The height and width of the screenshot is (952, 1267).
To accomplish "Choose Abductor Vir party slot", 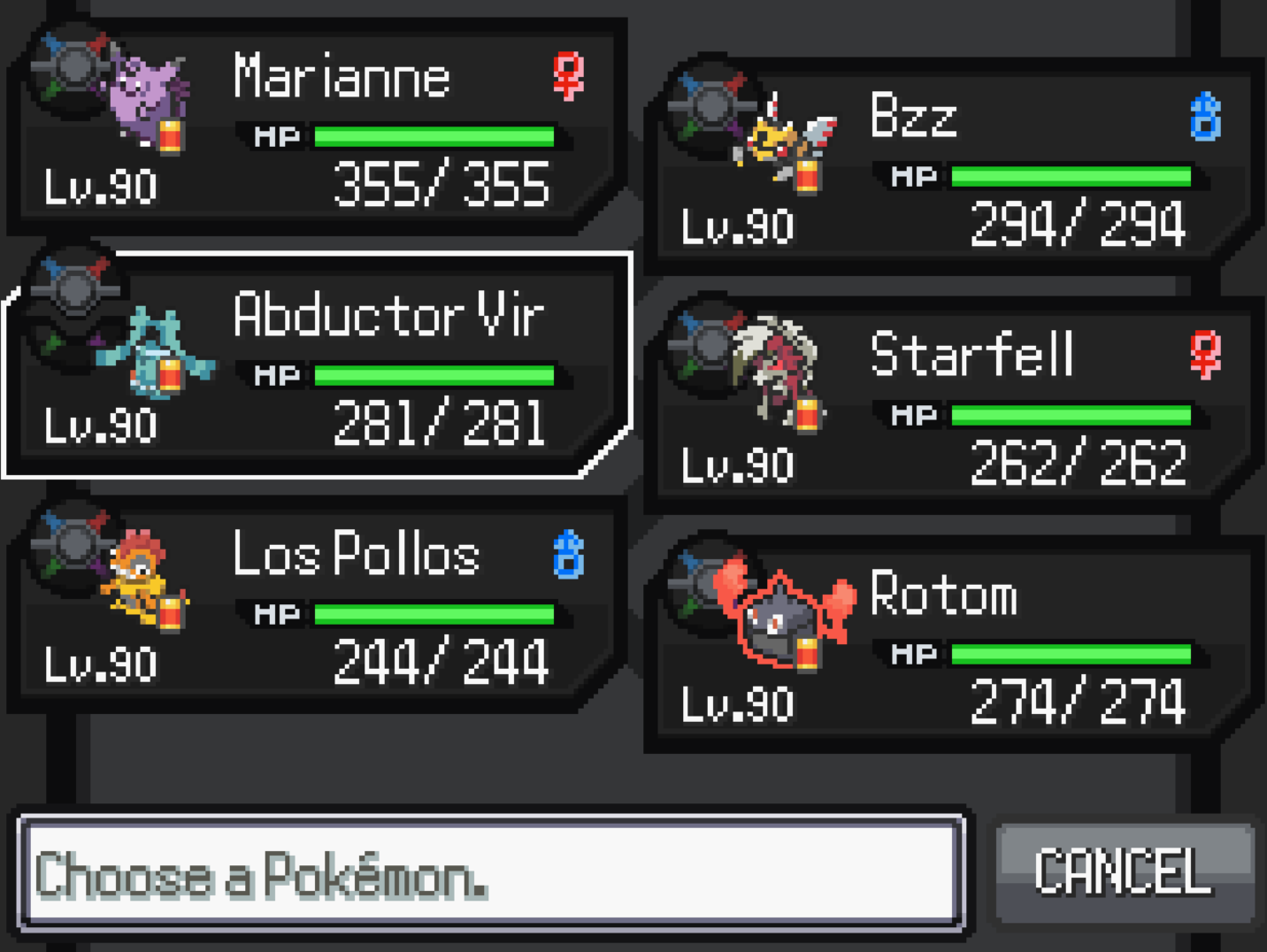I will tap(319, 367).
